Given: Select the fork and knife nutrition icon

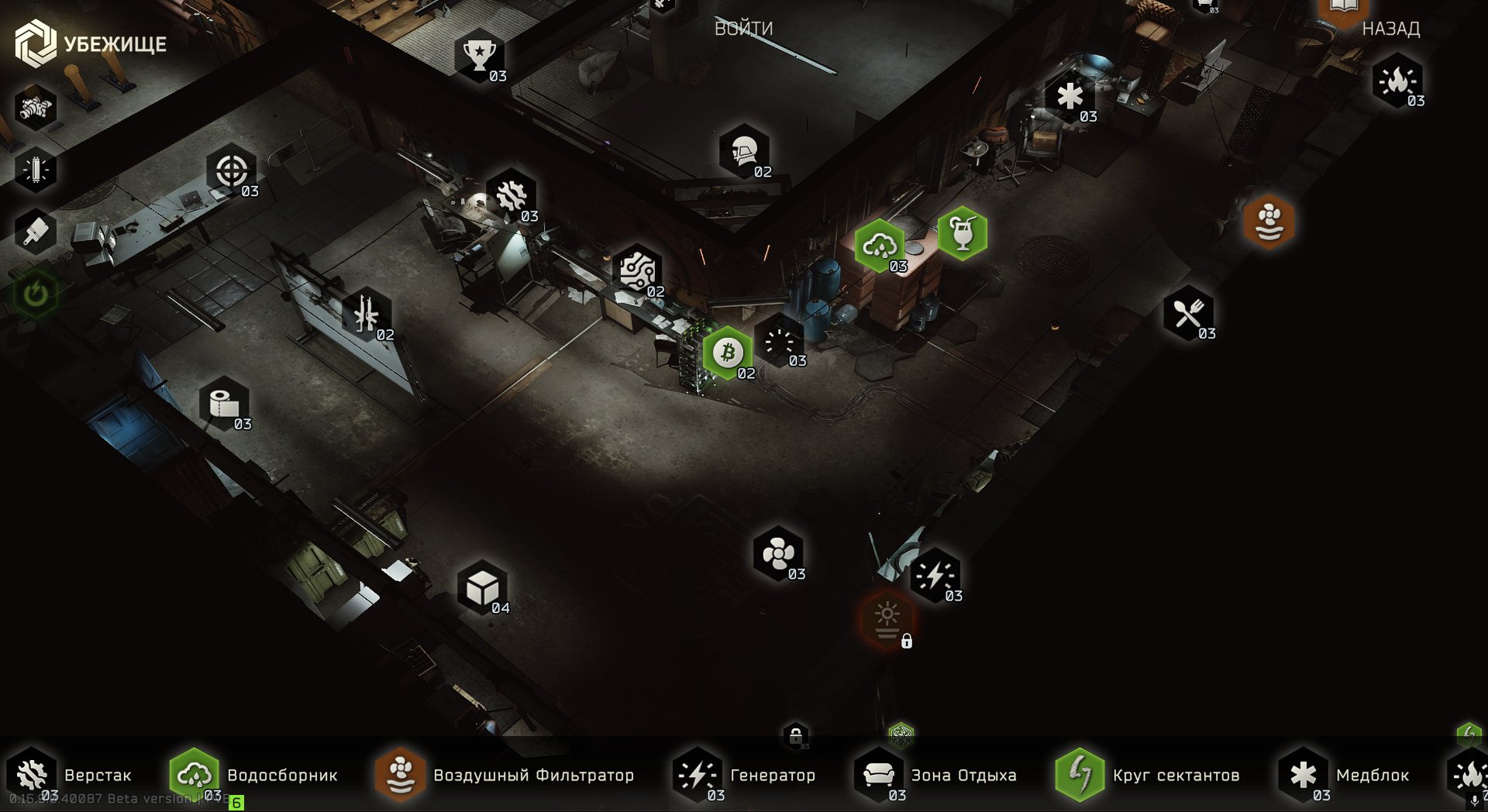Looking at the screenshot, I should pos(1188,314).
